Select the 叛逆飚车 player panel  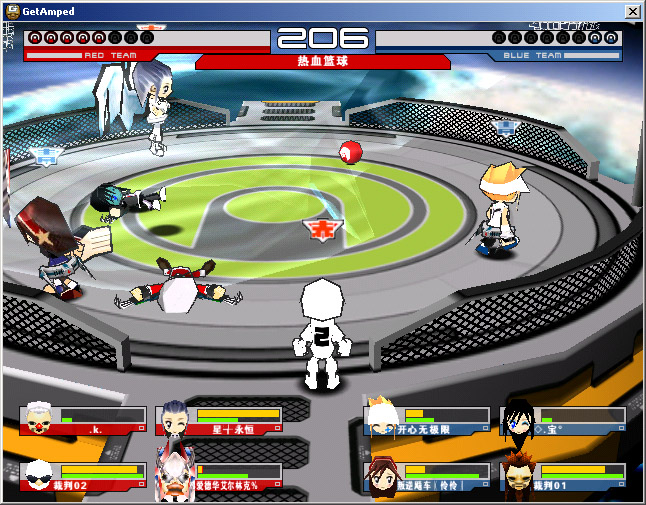[430, 476]
